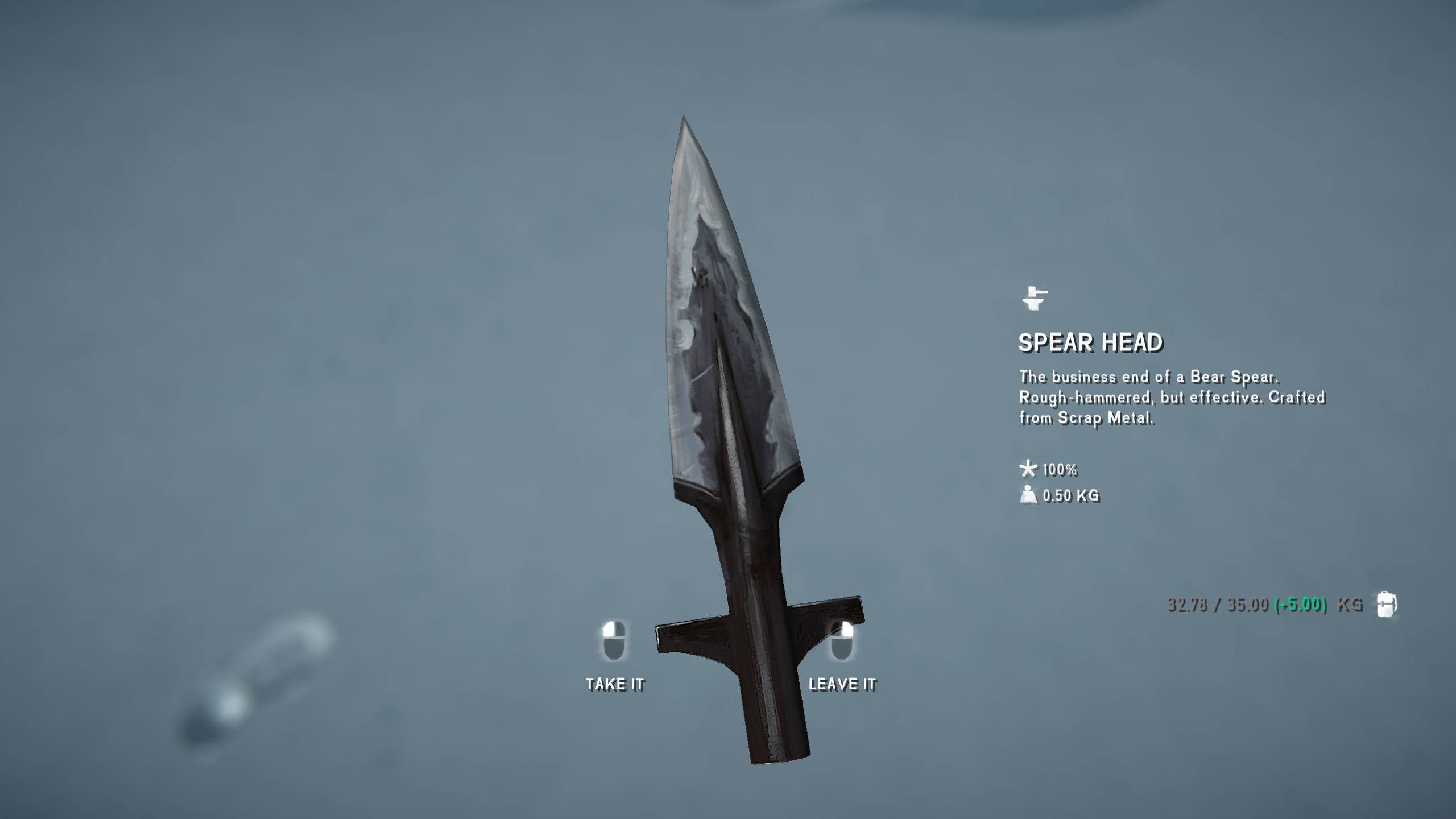This screenshot has width=1456, height=819.
Task: Choose Leave It for the Spear Head
Action: [x=842, y=682]
